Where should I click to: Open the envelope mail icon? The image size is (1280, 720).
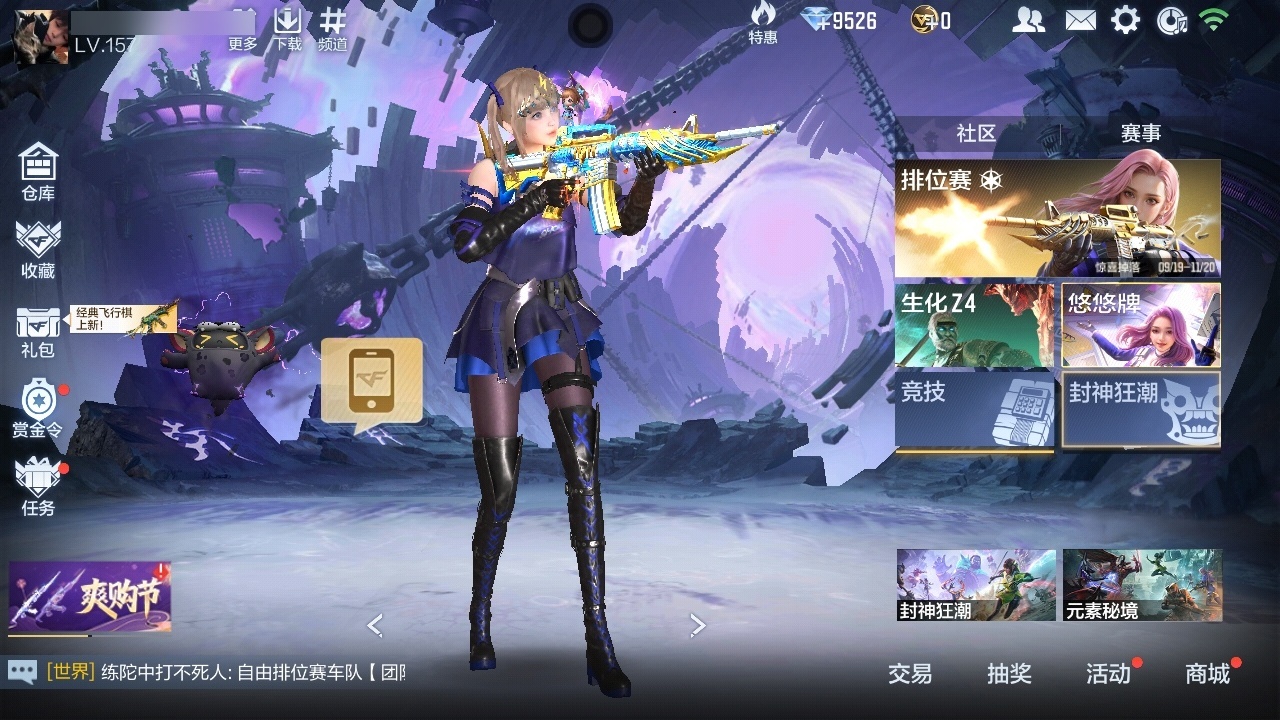point(1080,20)
